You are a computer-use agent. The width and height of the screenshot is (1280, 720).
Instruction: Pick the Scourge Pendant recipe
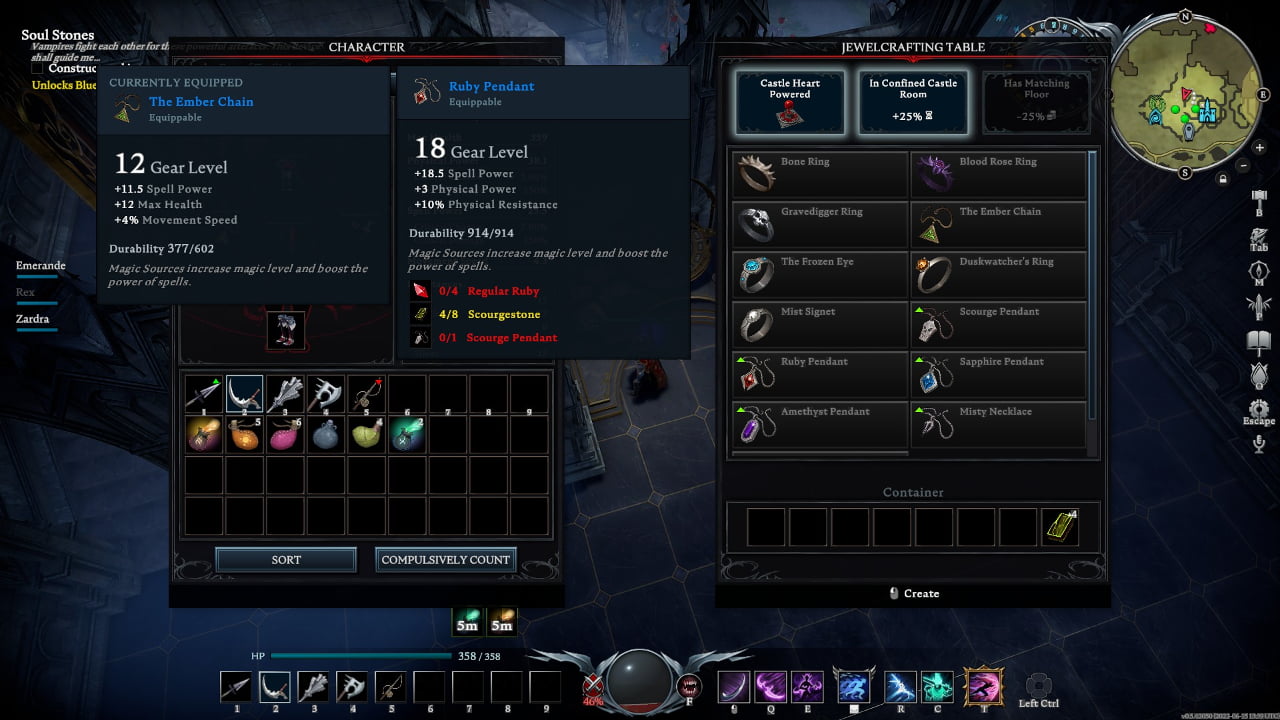pos(998,325)
